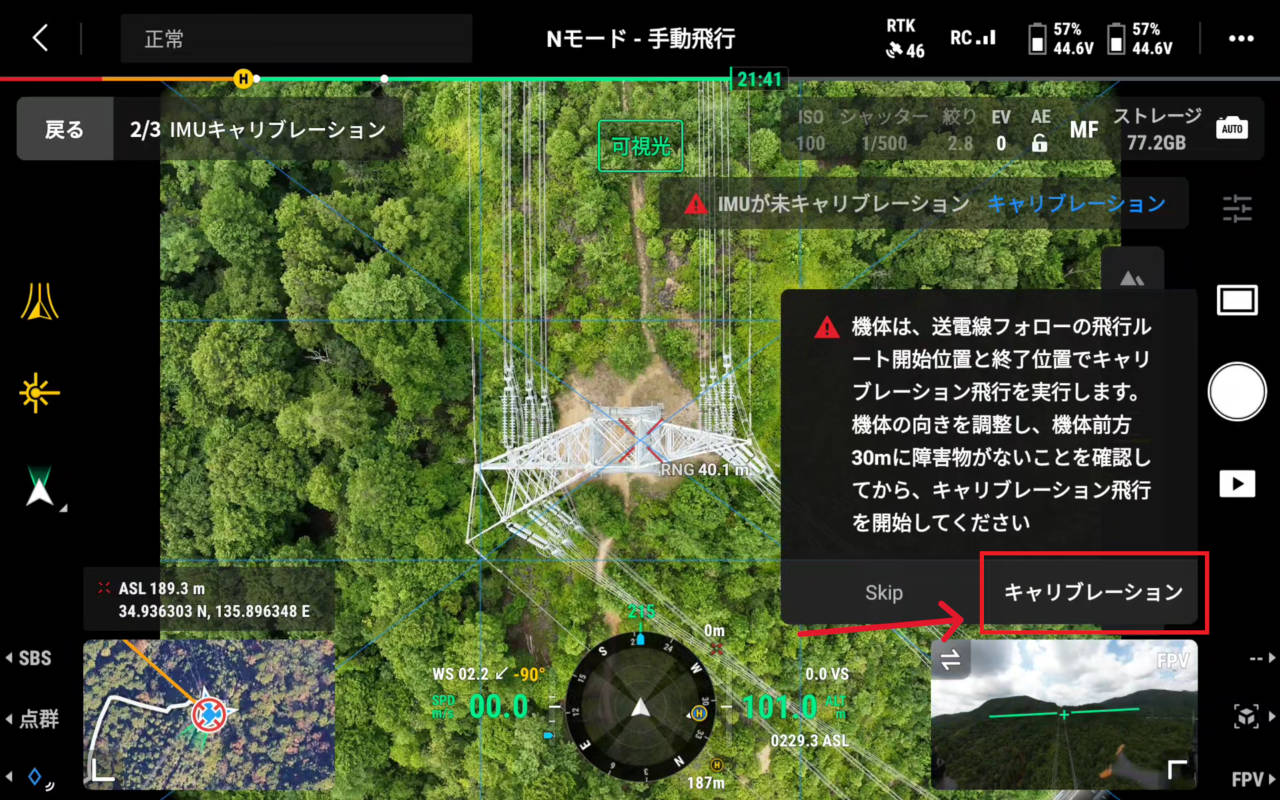
Task: Open the playback gallery button
Action: click(x=1237, y=484)
